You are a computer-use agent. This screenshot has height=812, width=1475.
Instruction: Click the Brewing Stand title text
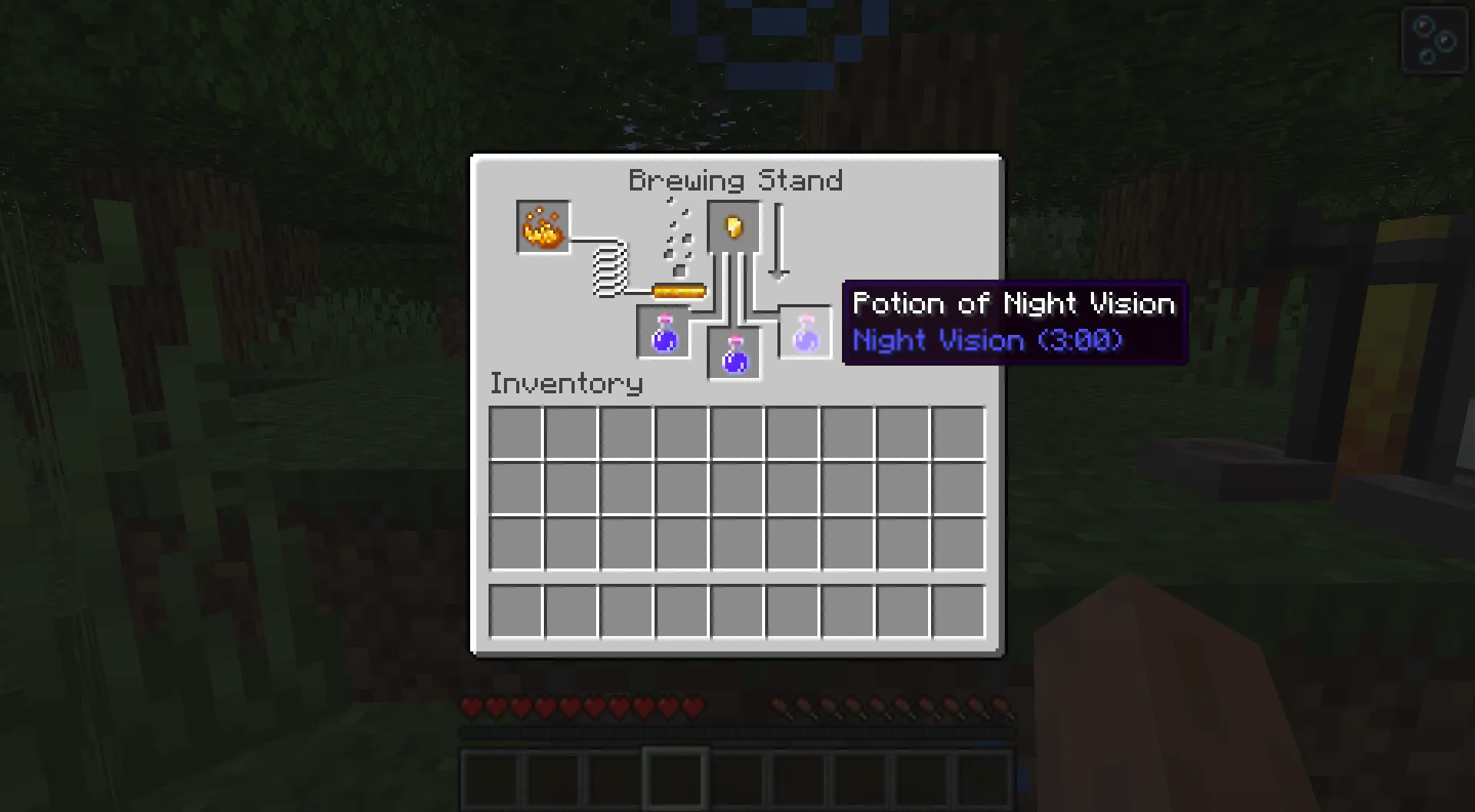[735, 180]
